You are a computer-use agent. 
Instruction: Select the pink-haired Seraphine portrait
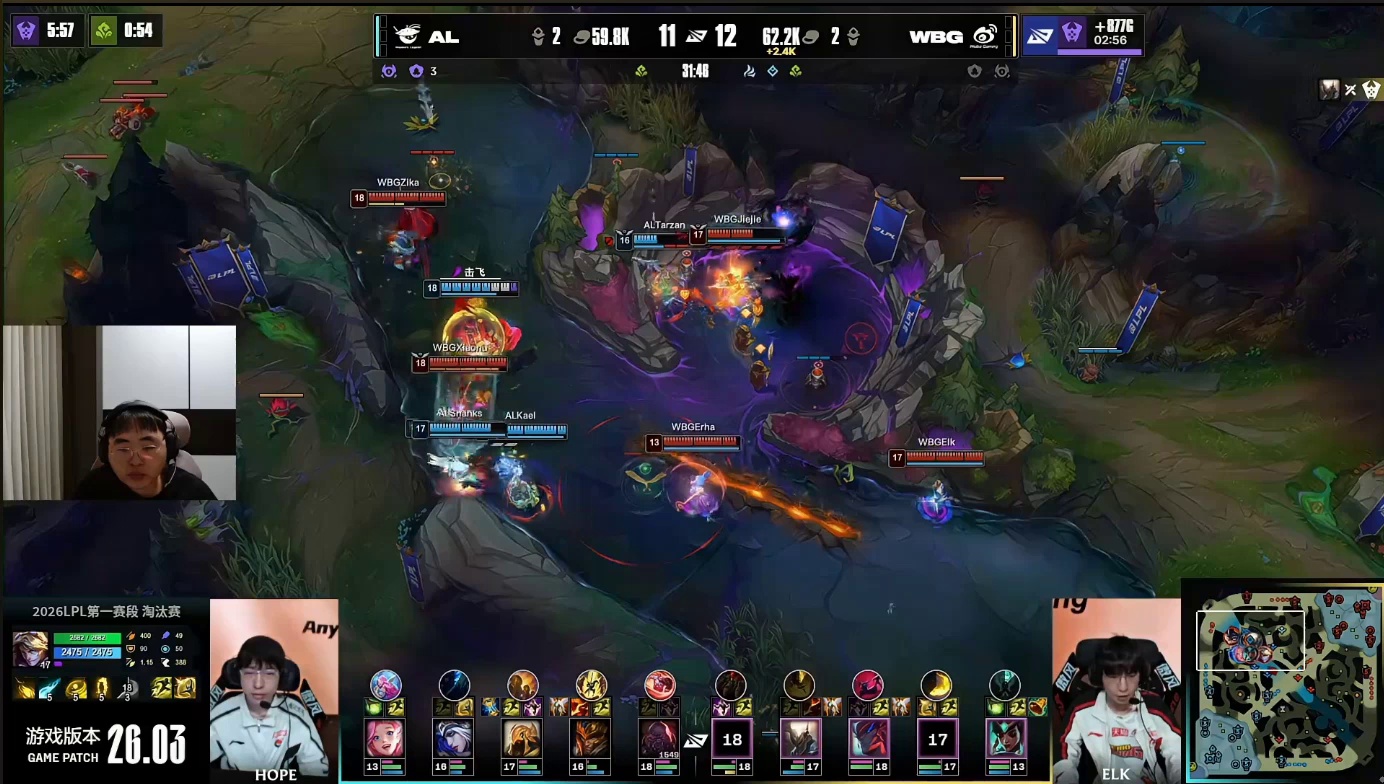385,738
